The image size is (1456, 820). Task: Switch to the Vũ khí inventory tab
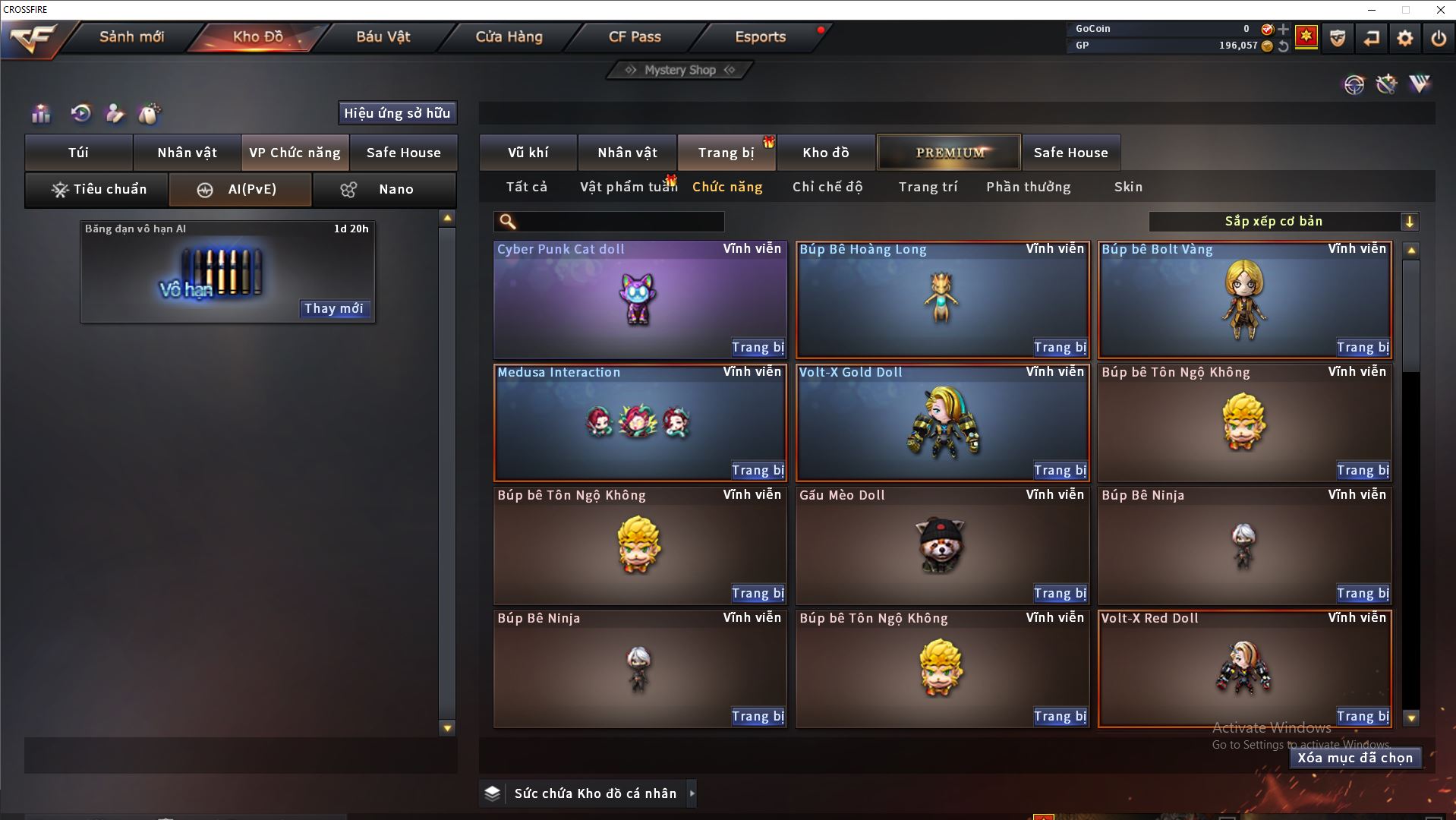528,153
